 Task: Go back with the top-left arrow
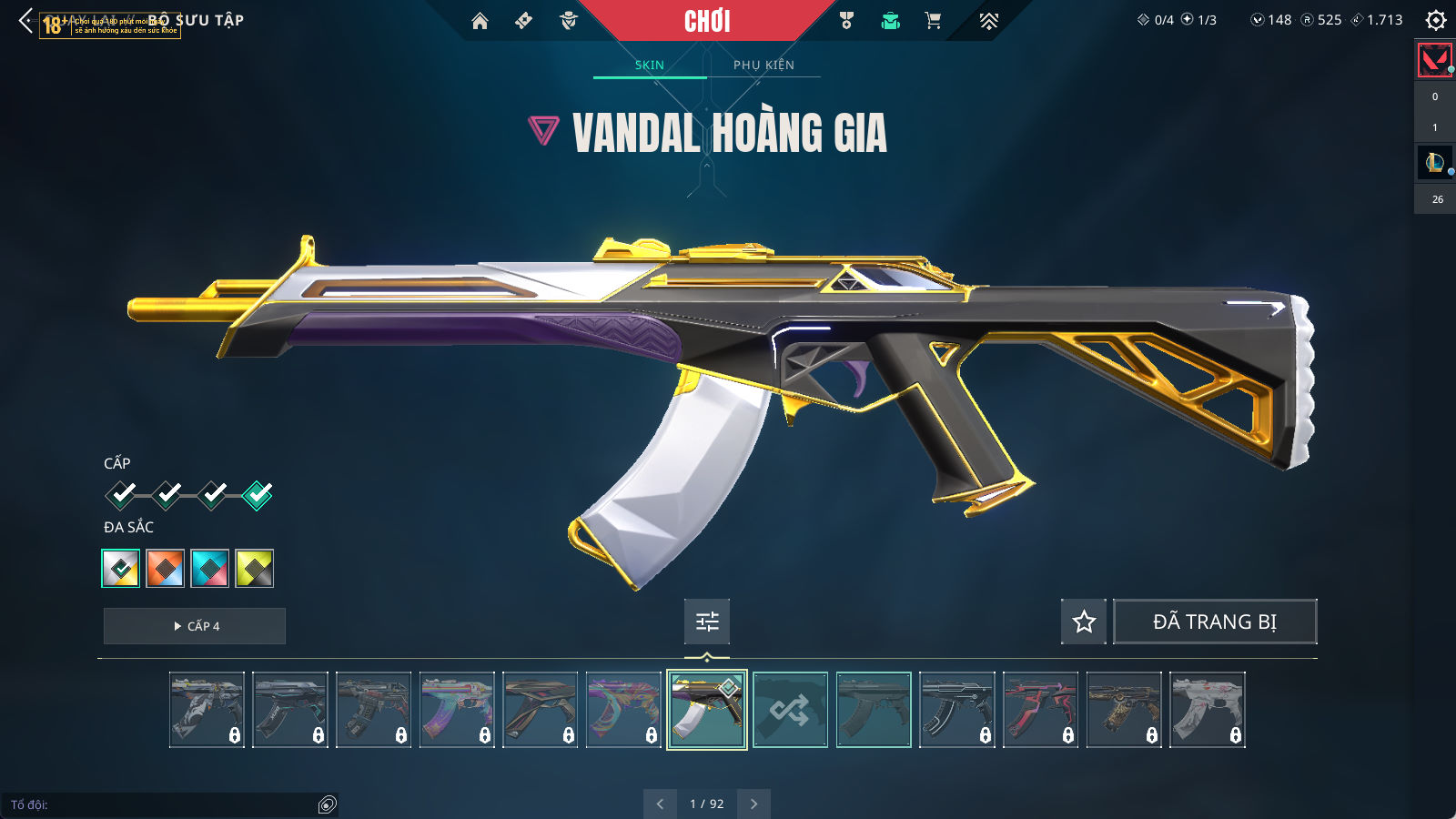click(25, 20)
